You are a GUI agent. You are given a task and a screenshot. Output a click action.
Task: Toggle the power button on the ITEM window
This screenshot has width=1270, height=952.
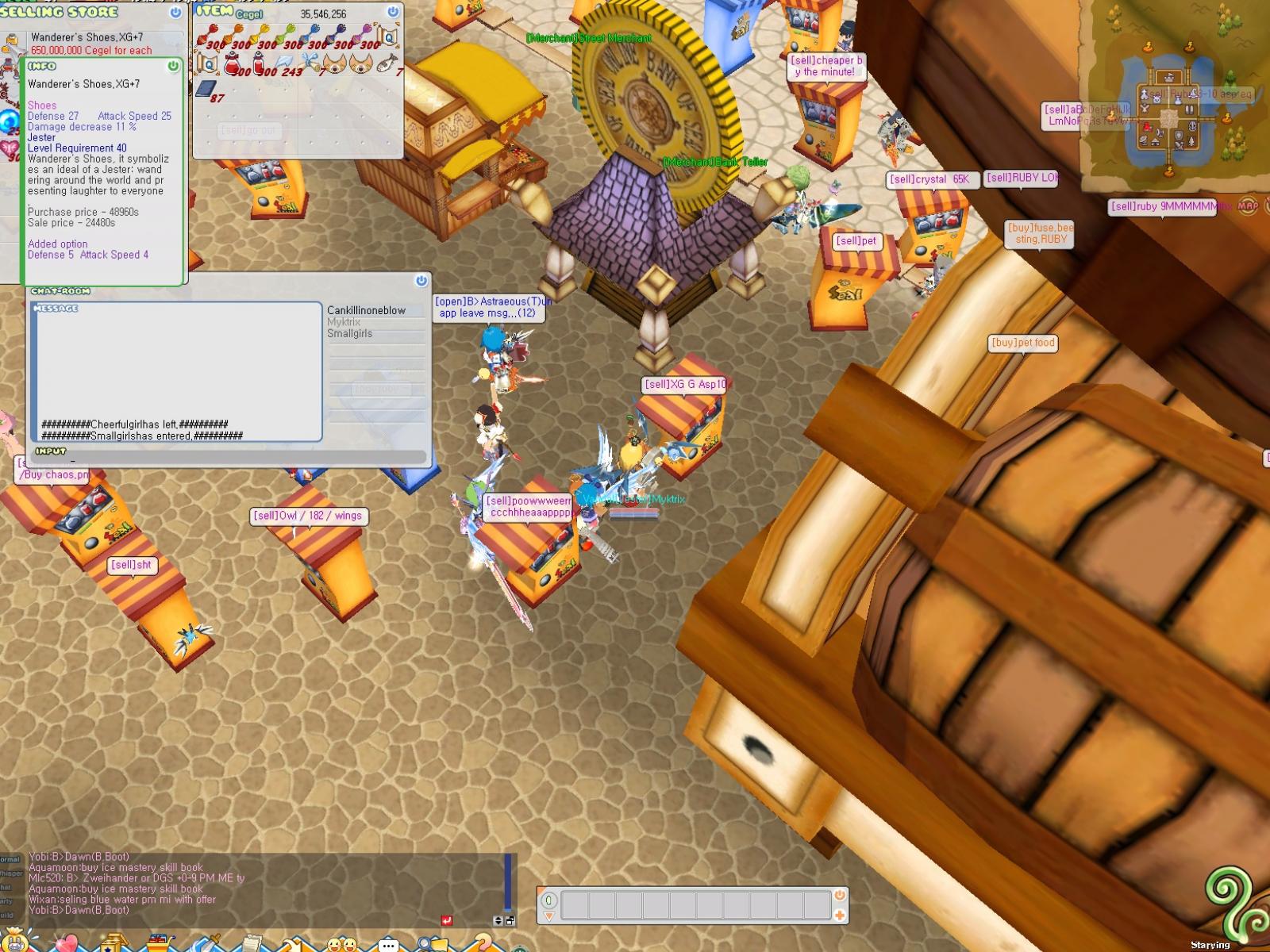(x=392, y=11)
